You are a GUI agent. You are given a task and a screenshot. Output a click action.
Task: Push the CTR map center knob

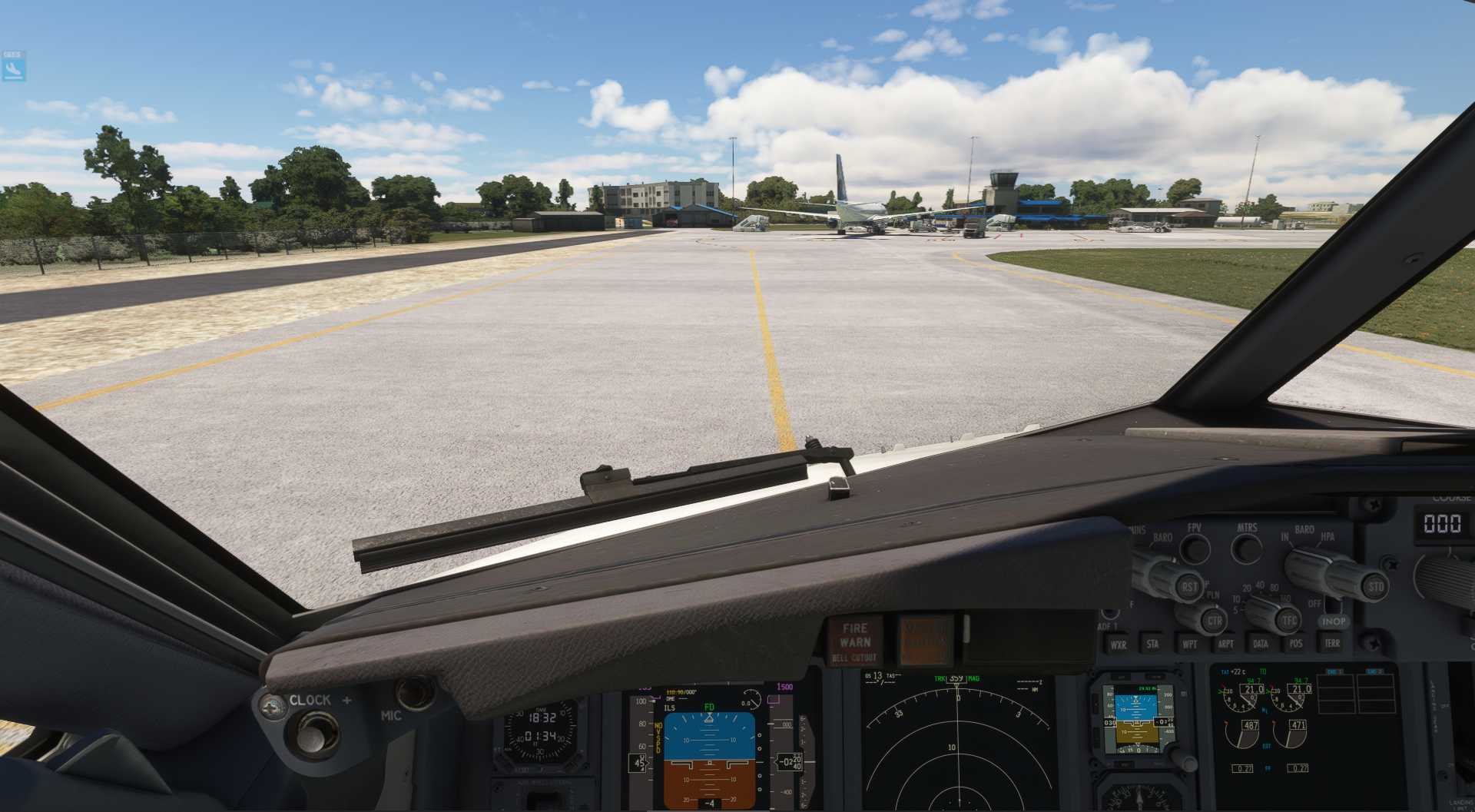coord(1213,620)
